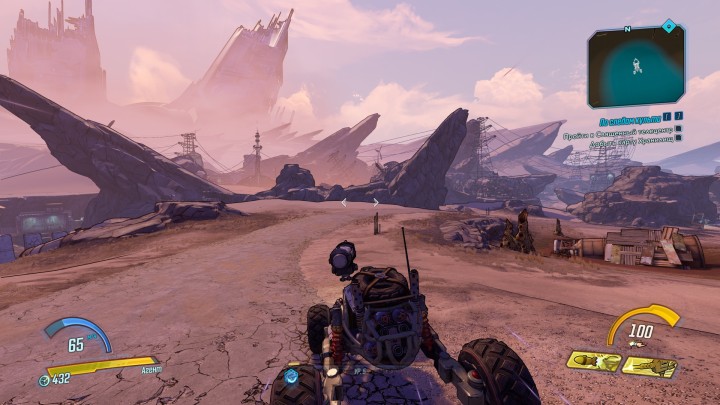
Task: Select the rocket vehicle weapon icon
Action: click(593, 360)
